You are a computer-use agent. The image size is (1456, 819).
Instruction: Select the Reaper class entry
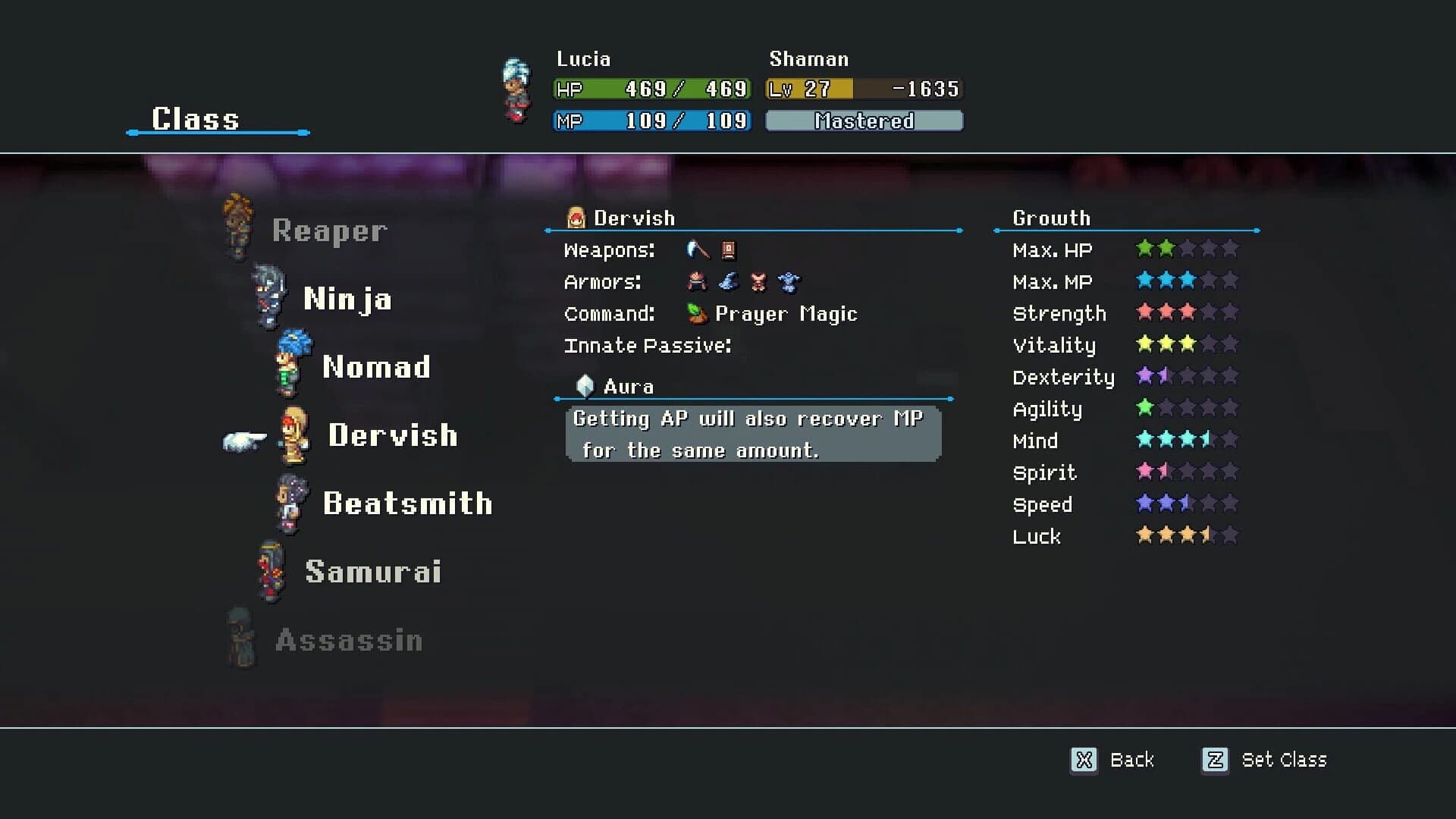coord(329,230)
